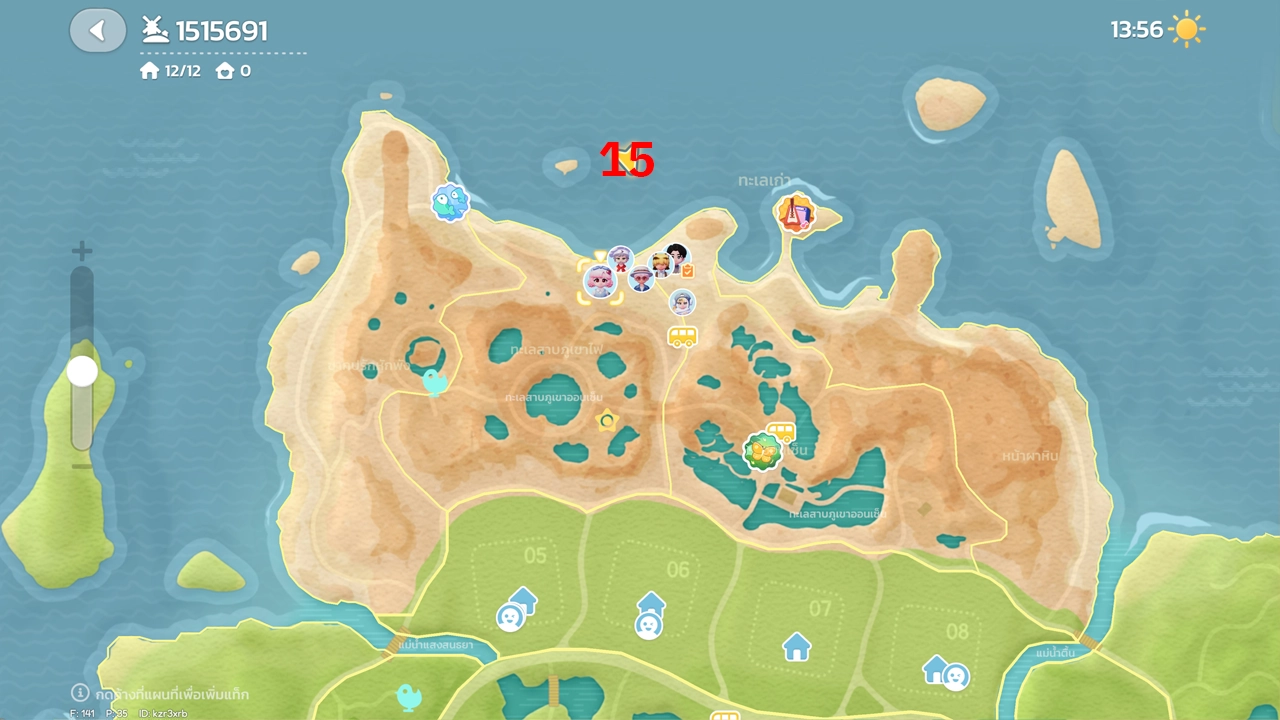
Task: Click the black-haired avatar with clipboard badge
Action: point(678,257)
